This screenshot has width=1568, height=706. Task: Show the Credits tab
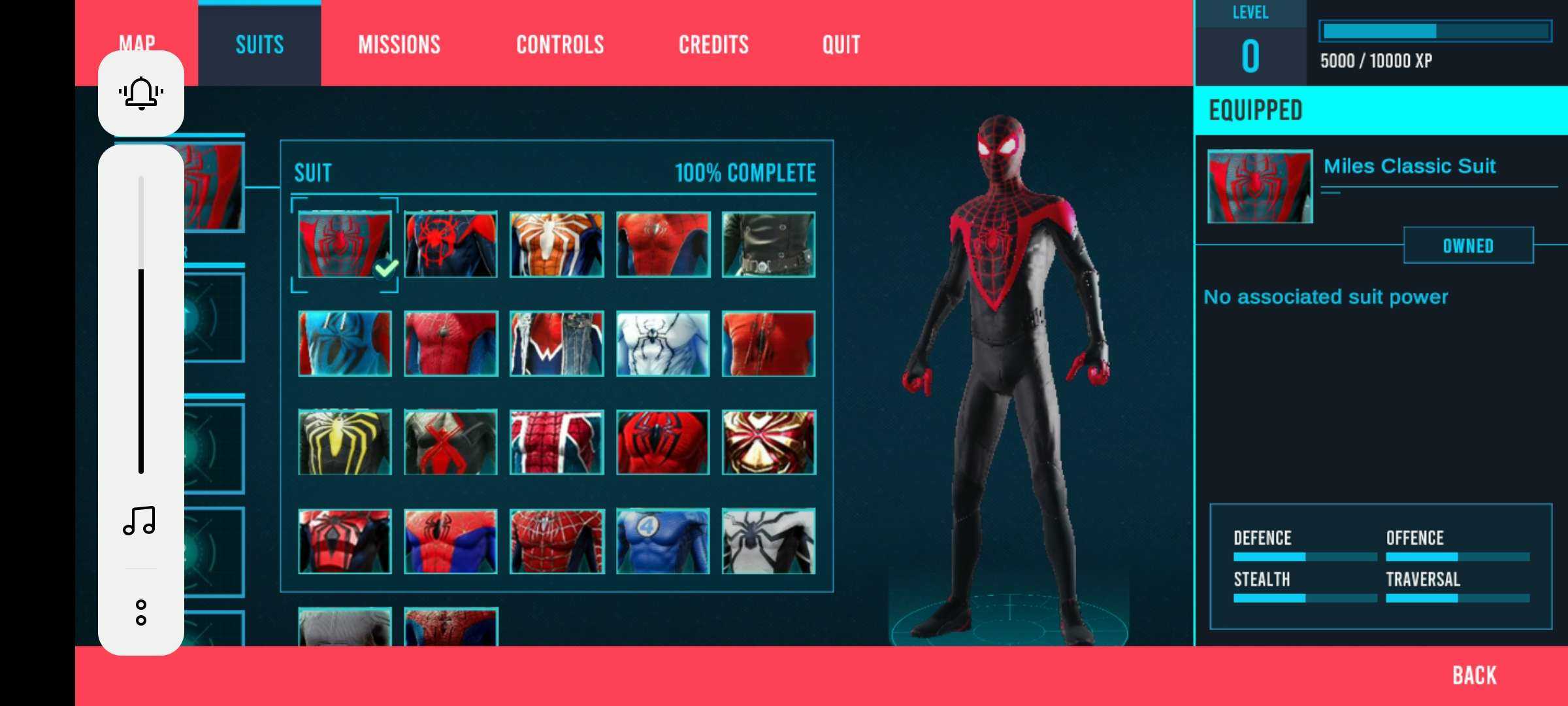click(x=713, y=44)
